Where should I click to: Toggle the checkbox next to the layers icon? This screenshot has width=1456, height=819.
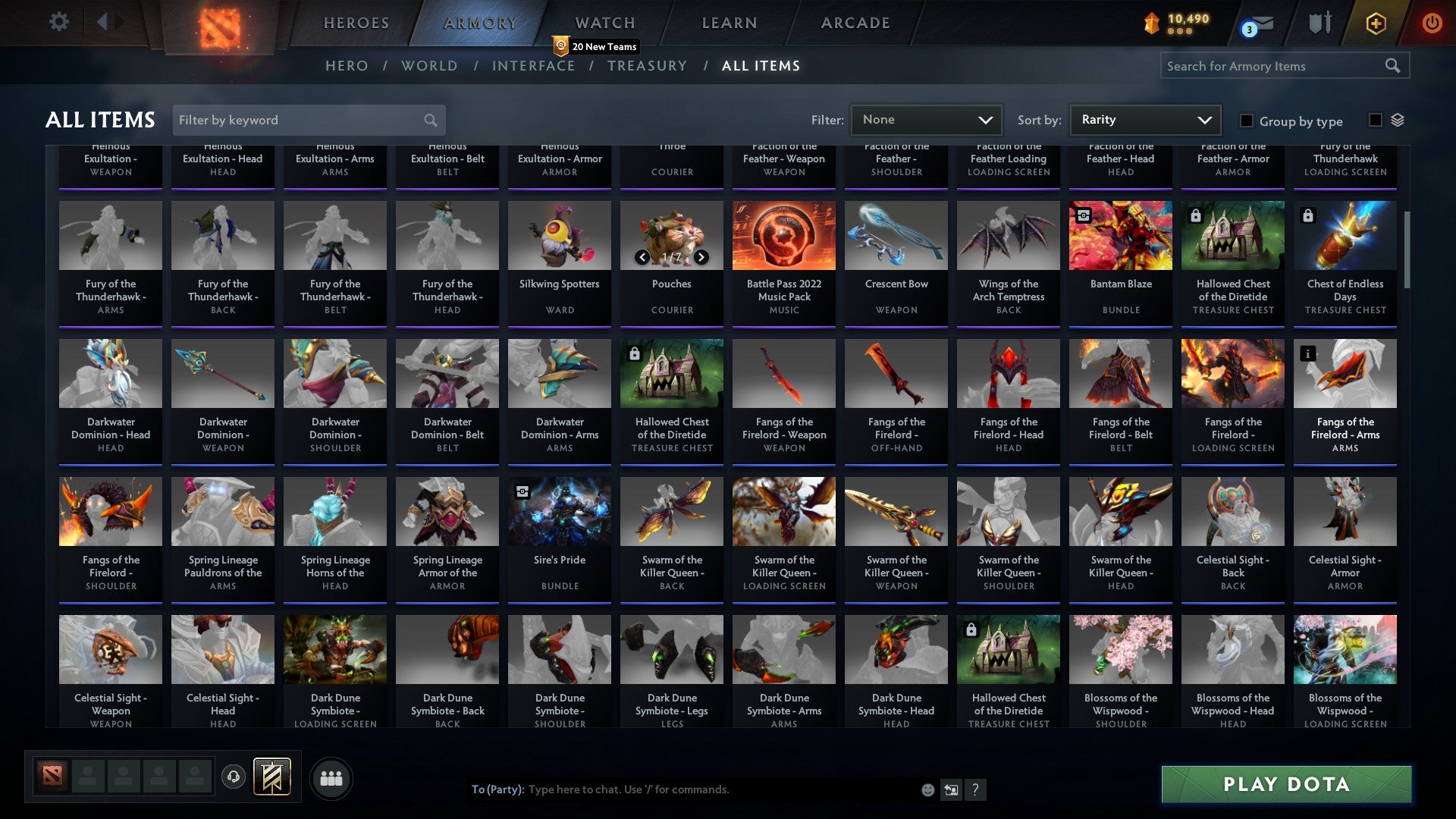[x=1375, y=120]
